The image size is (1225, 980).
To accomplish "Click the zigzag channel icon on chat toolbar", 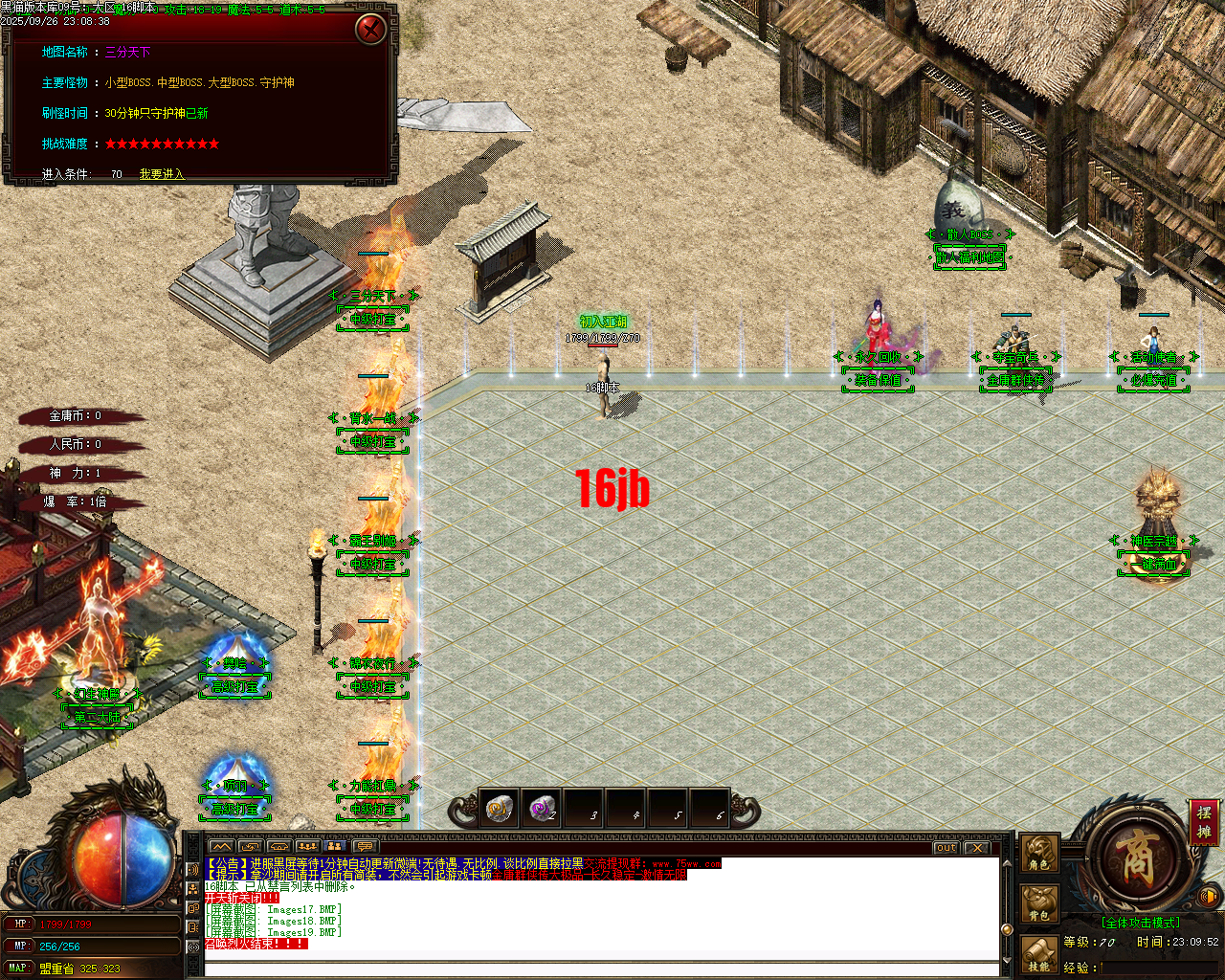I will (x=221, y=846).
